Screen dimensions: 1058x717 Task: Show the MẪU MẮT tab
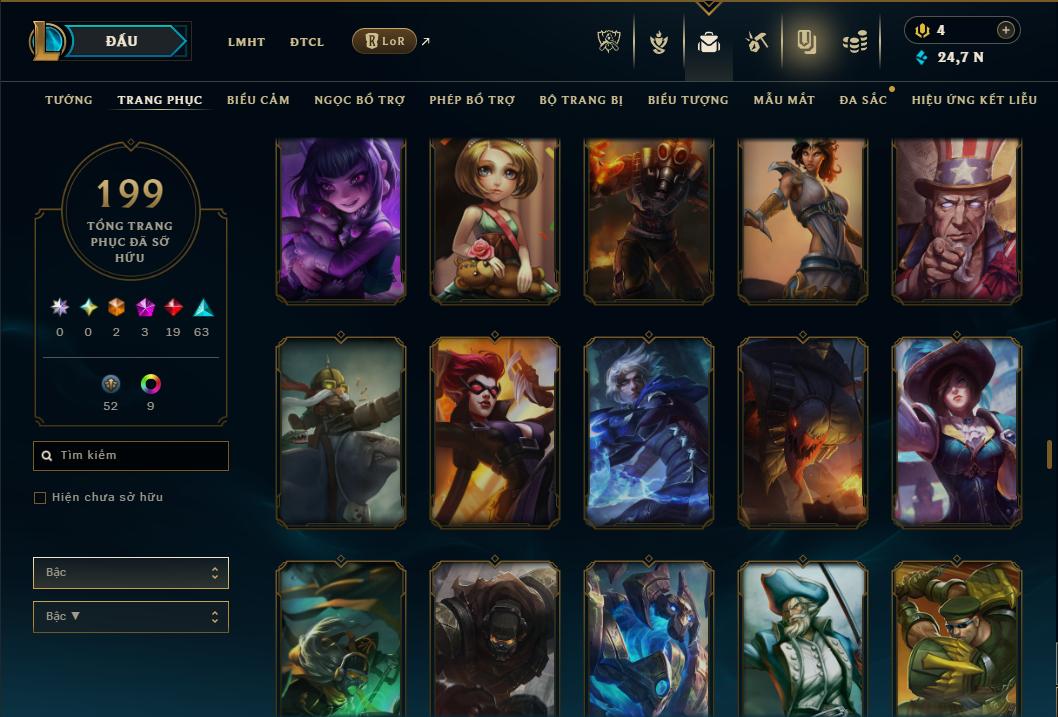tap(784, 100)
